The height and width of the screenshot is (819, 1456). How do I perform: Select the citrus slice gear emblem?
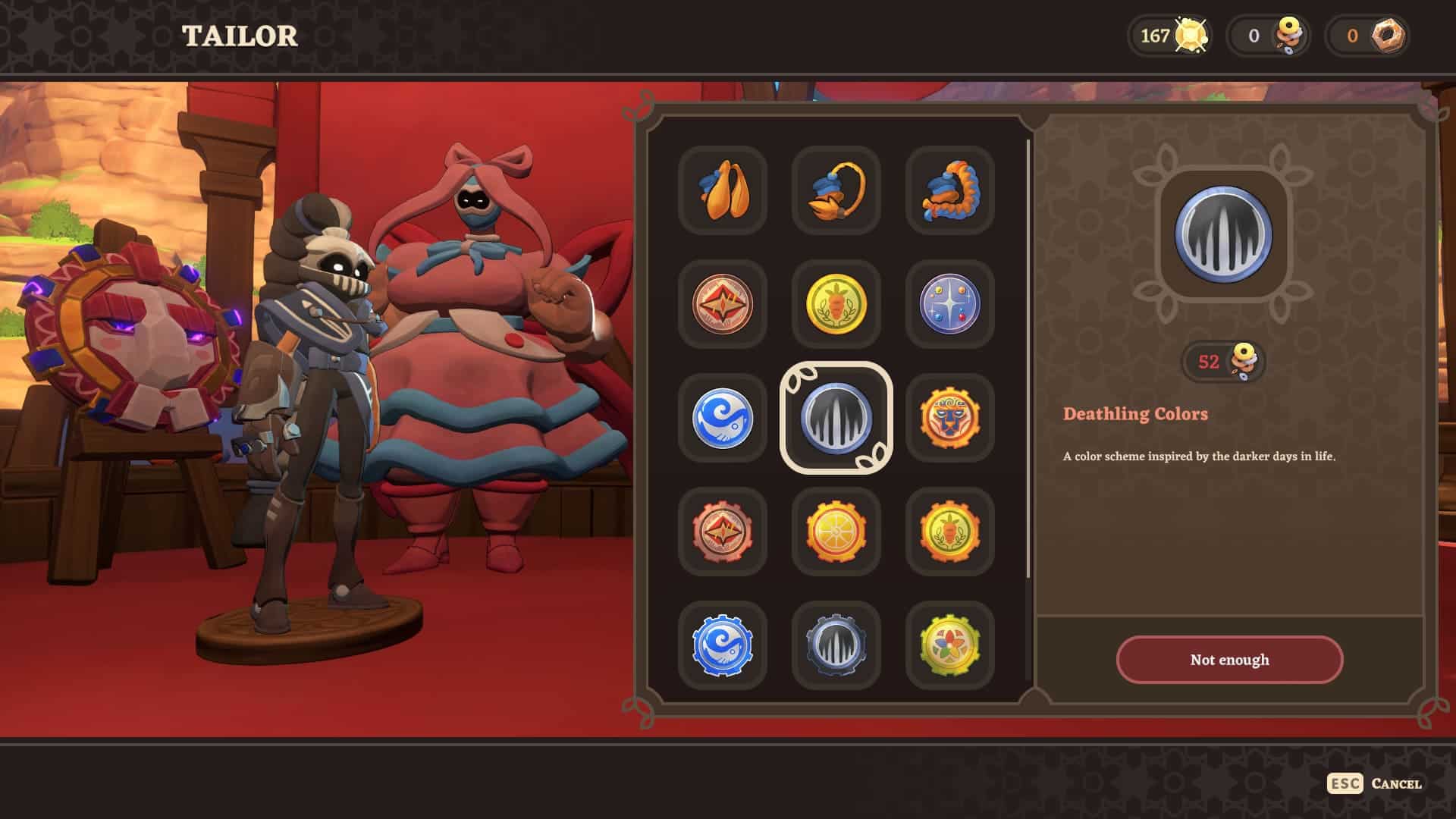coord(836,532)
